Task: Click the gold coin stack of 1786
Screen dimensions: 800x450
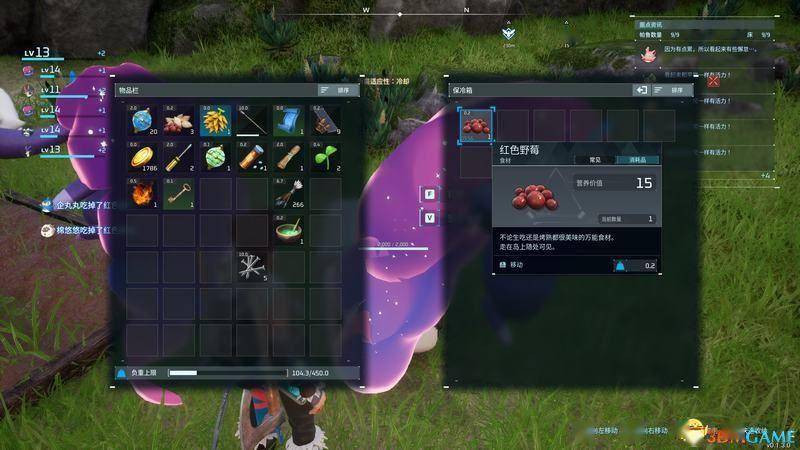Action: click(x=142, y=158)
